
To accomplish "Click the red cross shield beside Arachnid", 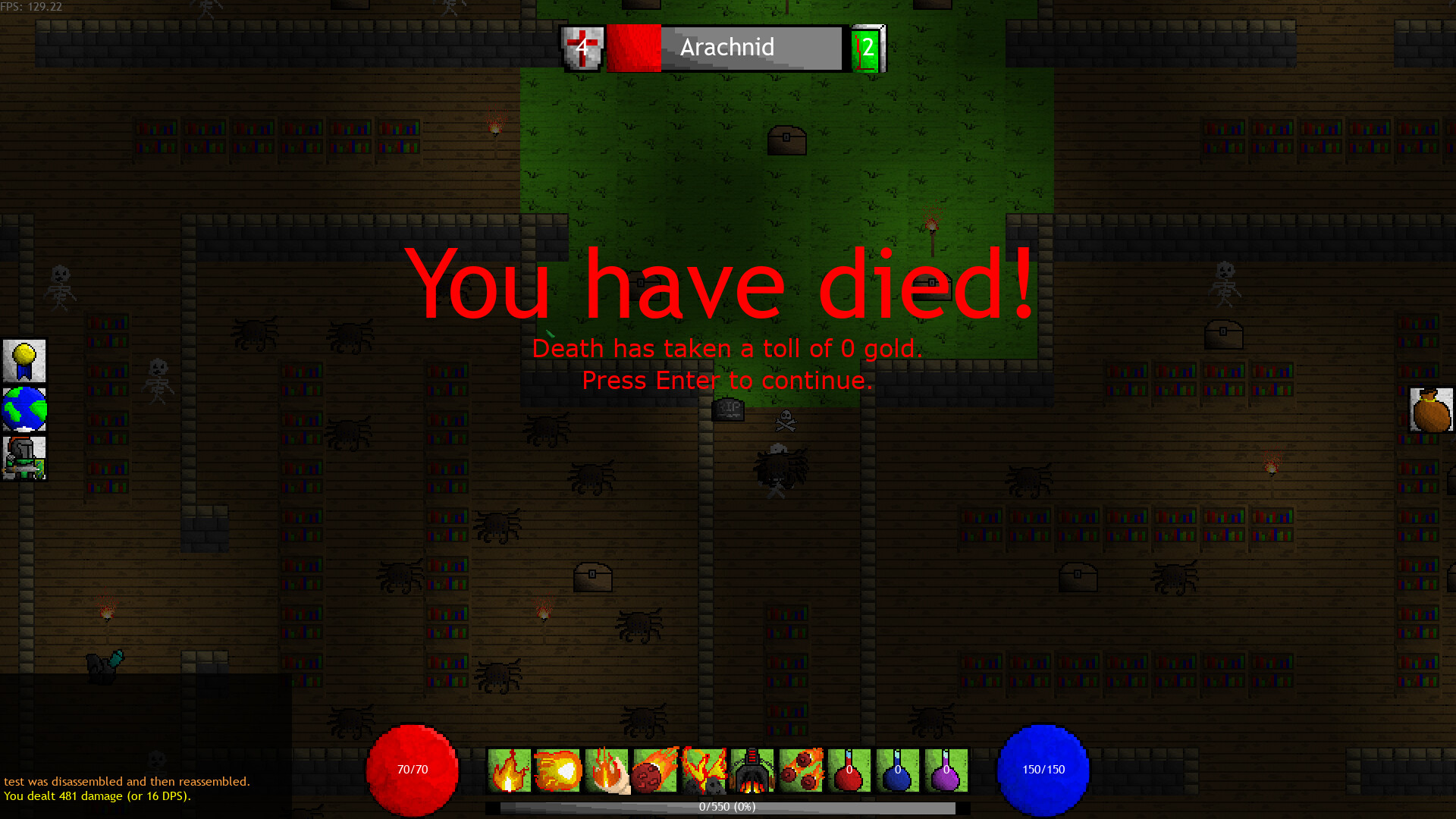I will pos(580,48).
